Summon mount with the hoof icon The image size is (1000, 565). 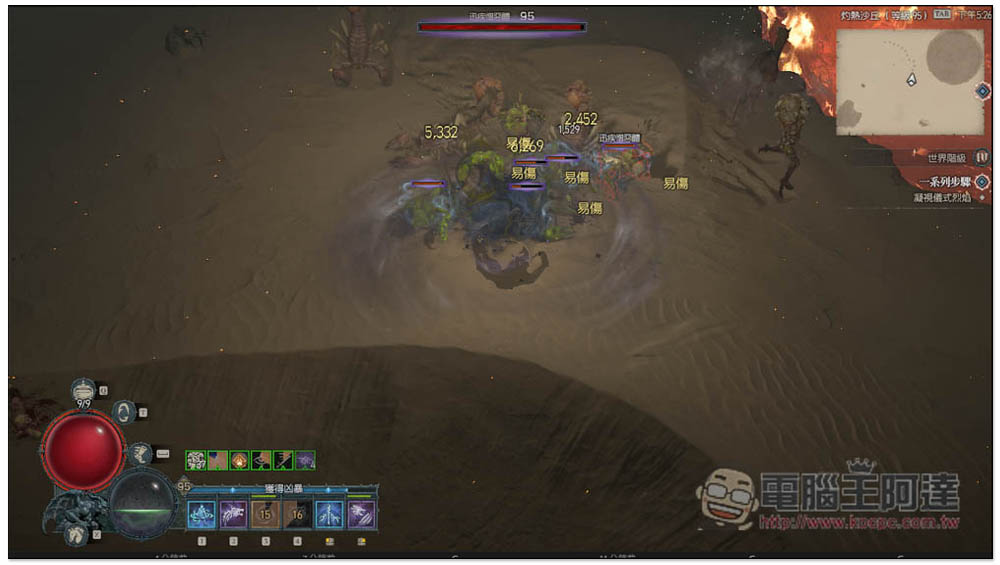tap(75, 535)
